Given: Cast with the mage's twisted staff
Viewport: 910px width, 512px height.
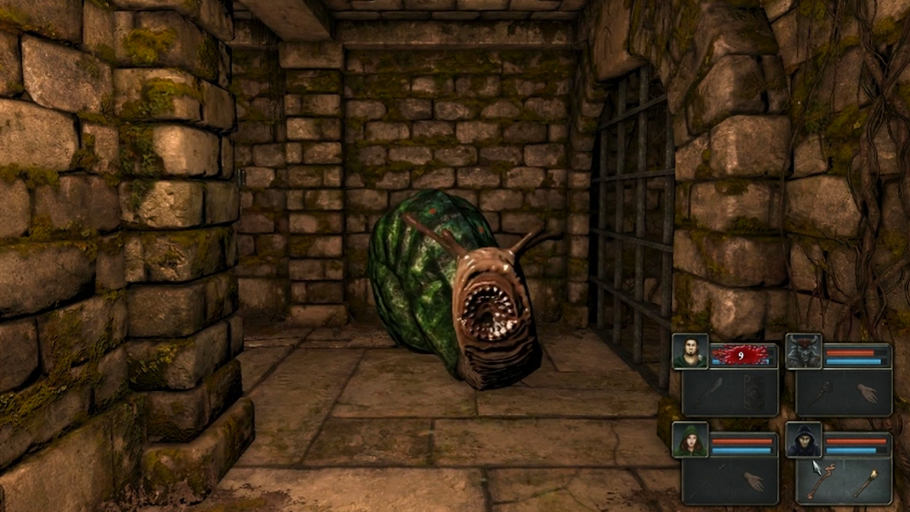Looking at the screenshot, I should [820, 482].
